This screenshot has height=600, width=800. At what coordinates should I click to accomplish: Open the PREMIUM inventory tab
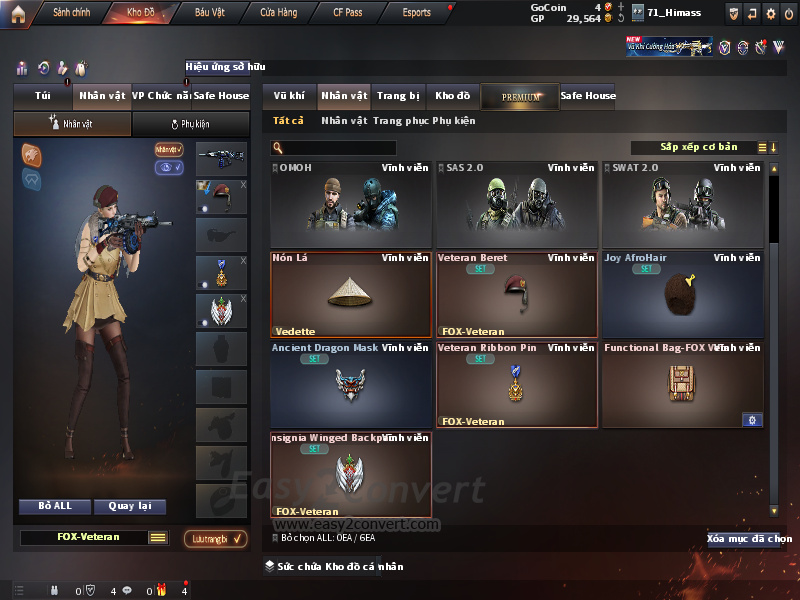(x=520, y=96)
